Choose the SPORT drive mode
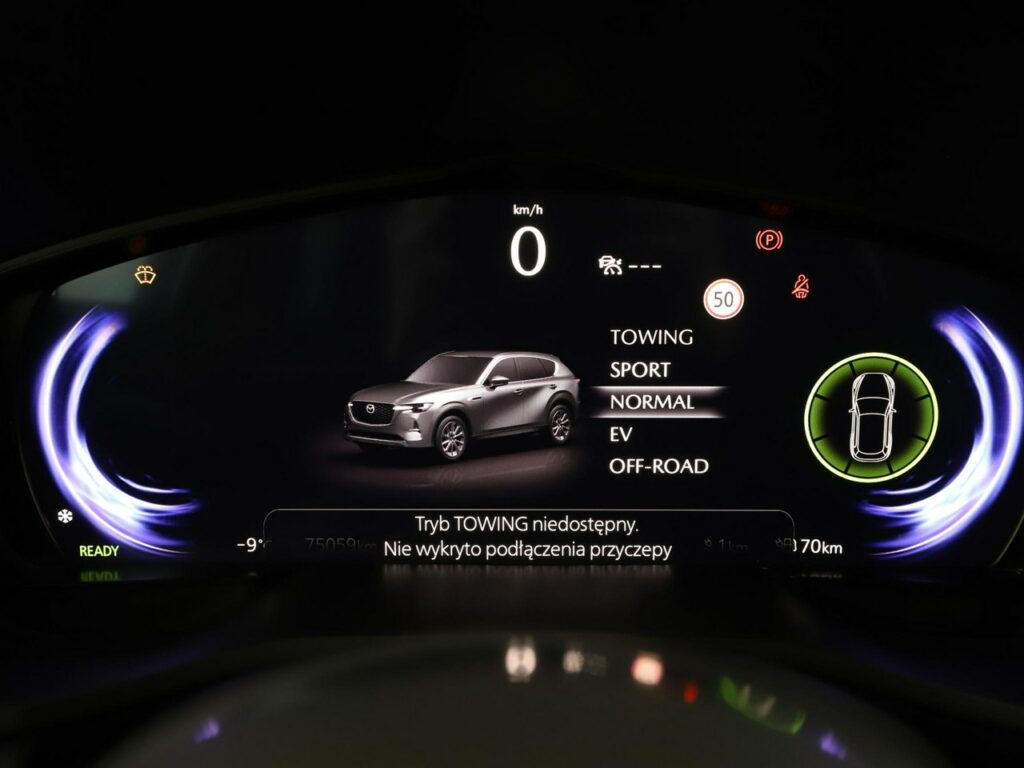Viewport: 1024px width, 768px height. click(640, 370)
